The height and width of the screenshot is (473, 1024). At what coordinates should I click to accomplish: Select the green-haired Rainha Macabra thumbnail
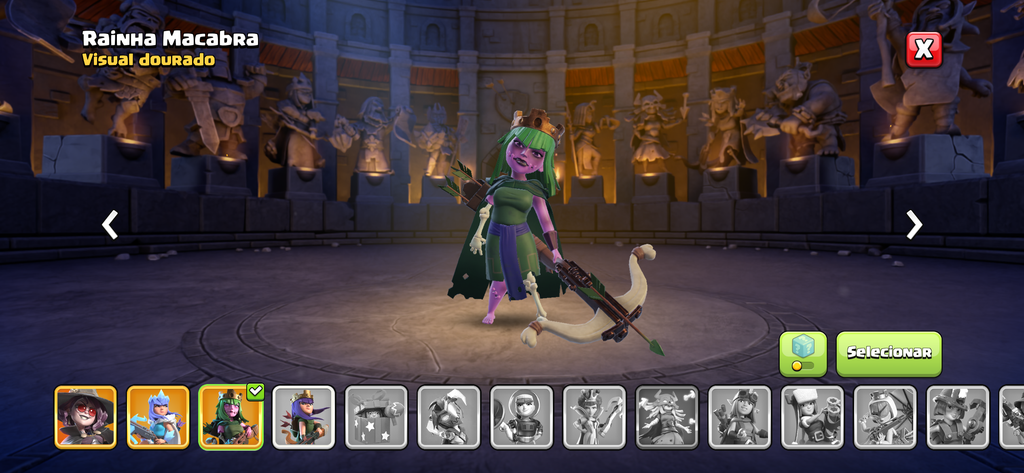[230, 416]
